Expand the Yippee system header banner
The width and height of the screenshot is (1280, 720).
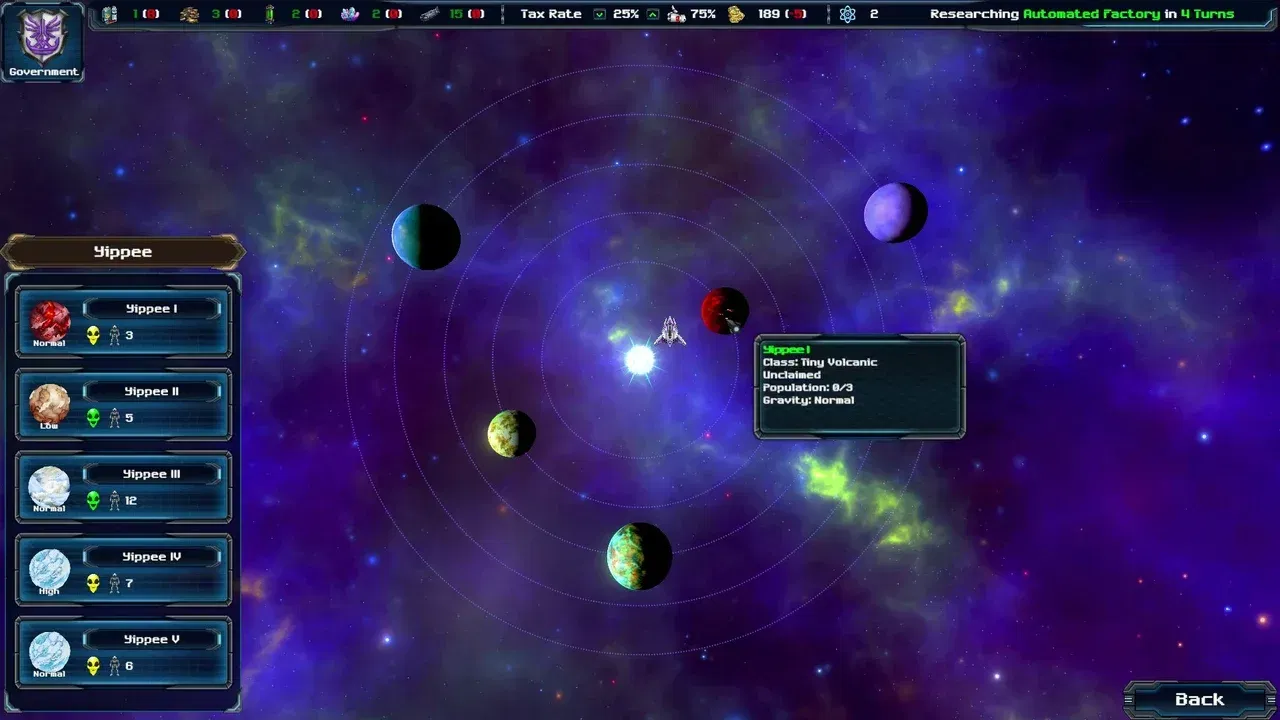coord(123,251)
